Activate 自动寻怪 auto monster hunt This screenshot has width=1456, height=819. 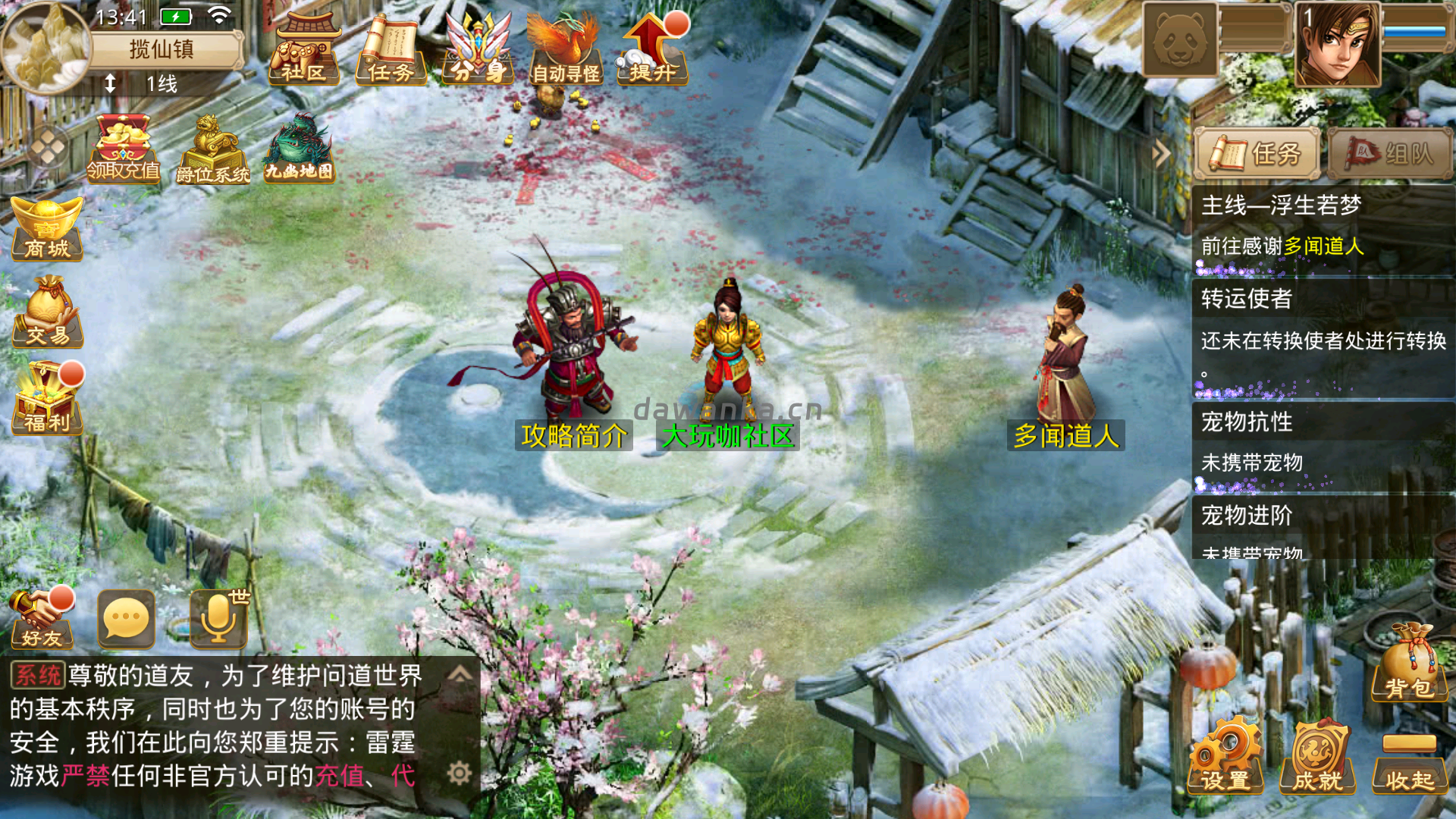tap(565, 50)
